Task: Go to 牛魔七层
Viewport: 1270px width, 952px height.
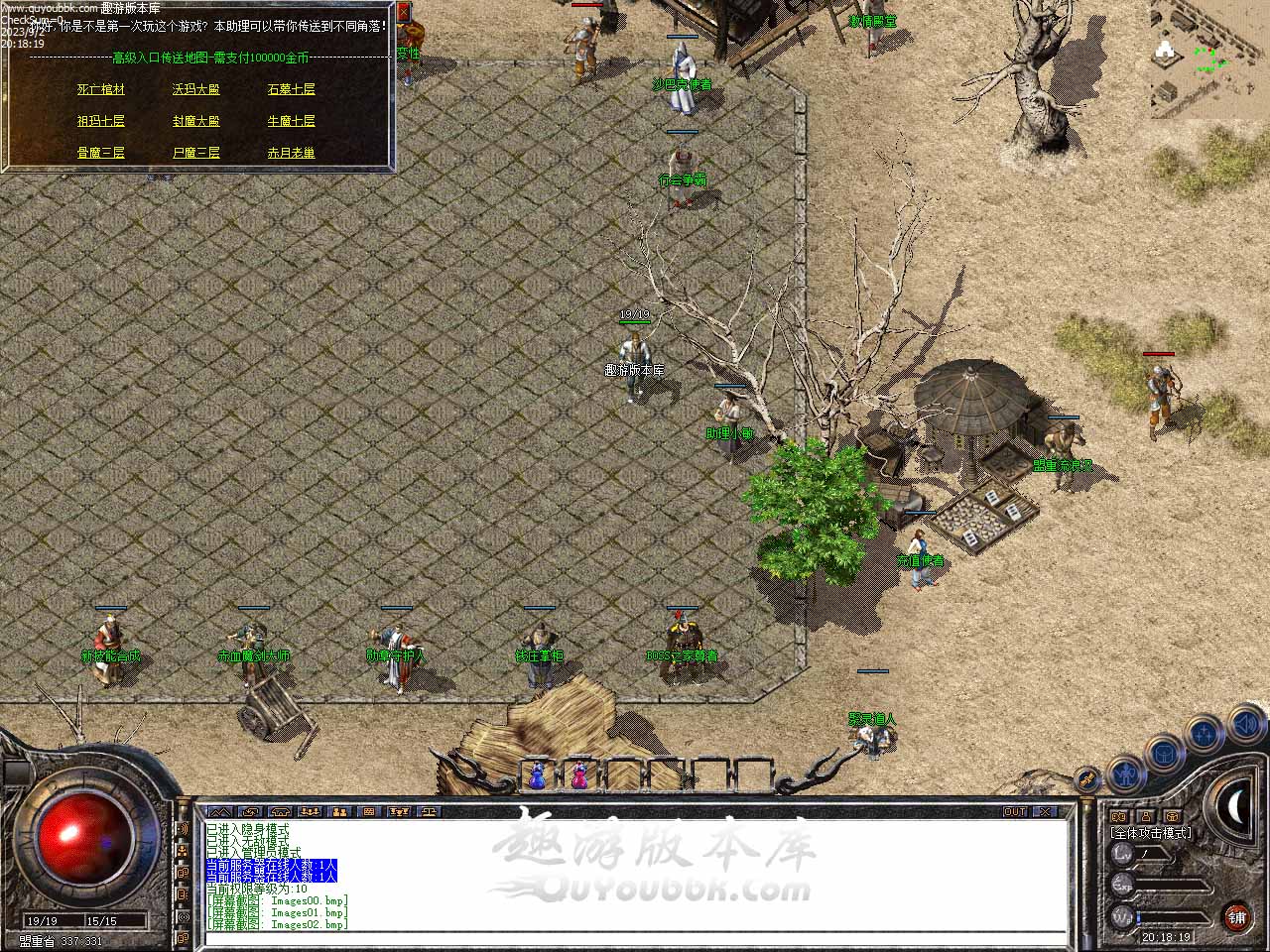Action: (x=291, y=121)
